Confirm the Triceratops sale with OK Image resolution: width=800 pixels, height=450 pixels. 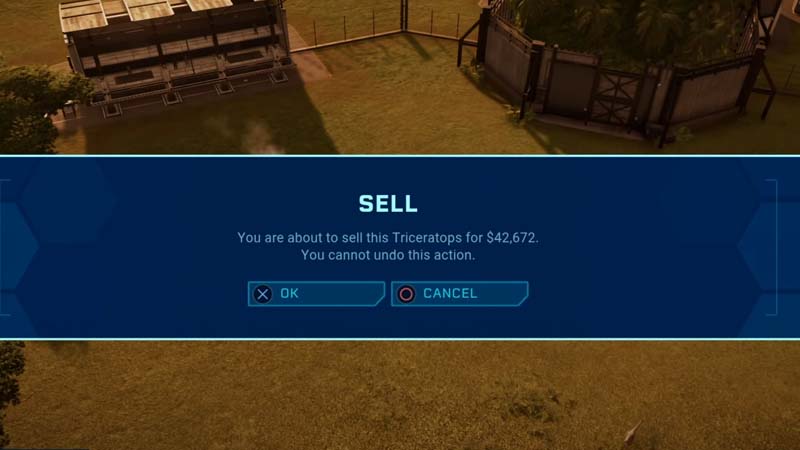(x=315, y=294)
